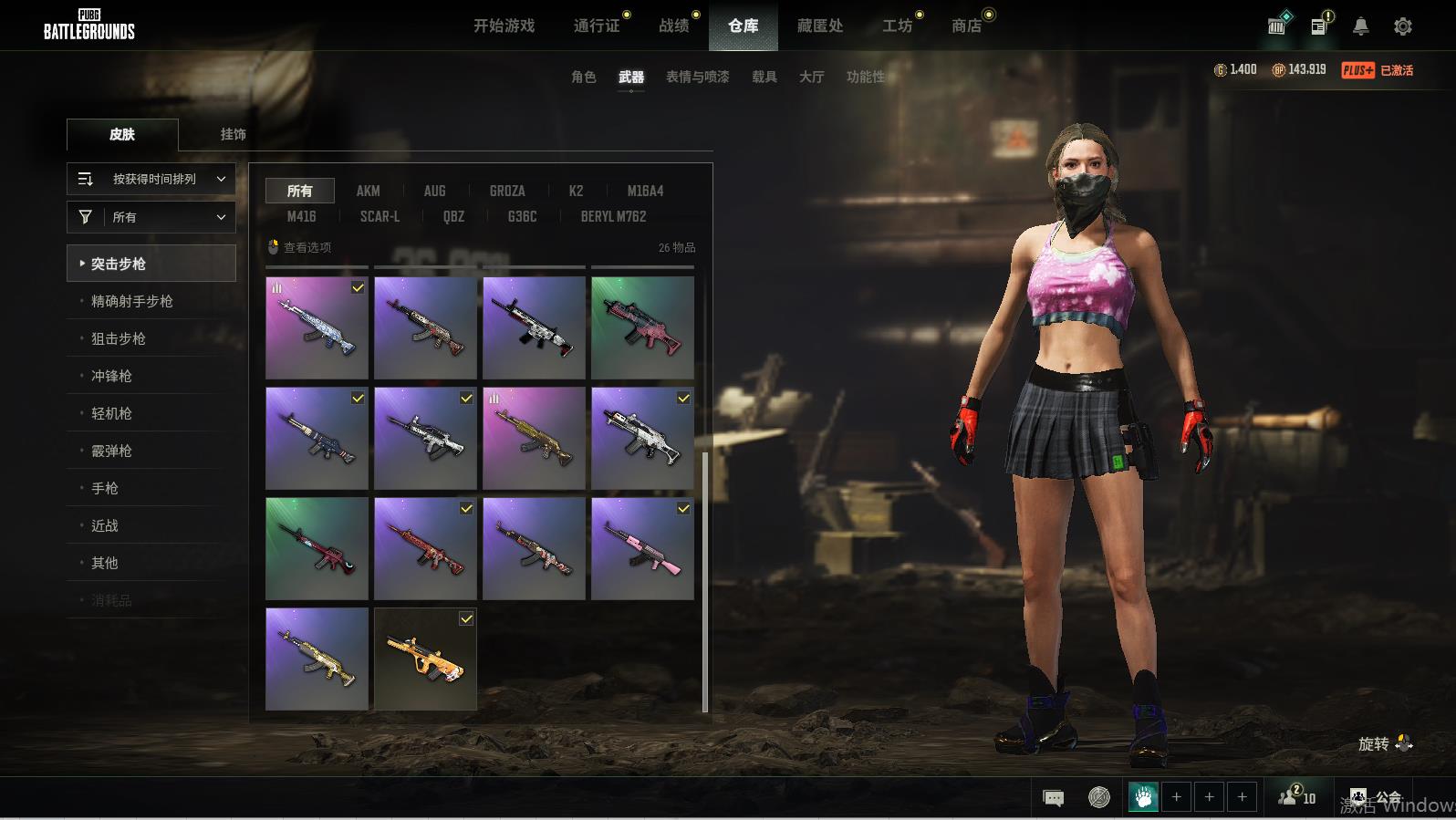1456x820 pixels.
Task: Open the 所有 filter dropdown
Action: tap(151, 217)
